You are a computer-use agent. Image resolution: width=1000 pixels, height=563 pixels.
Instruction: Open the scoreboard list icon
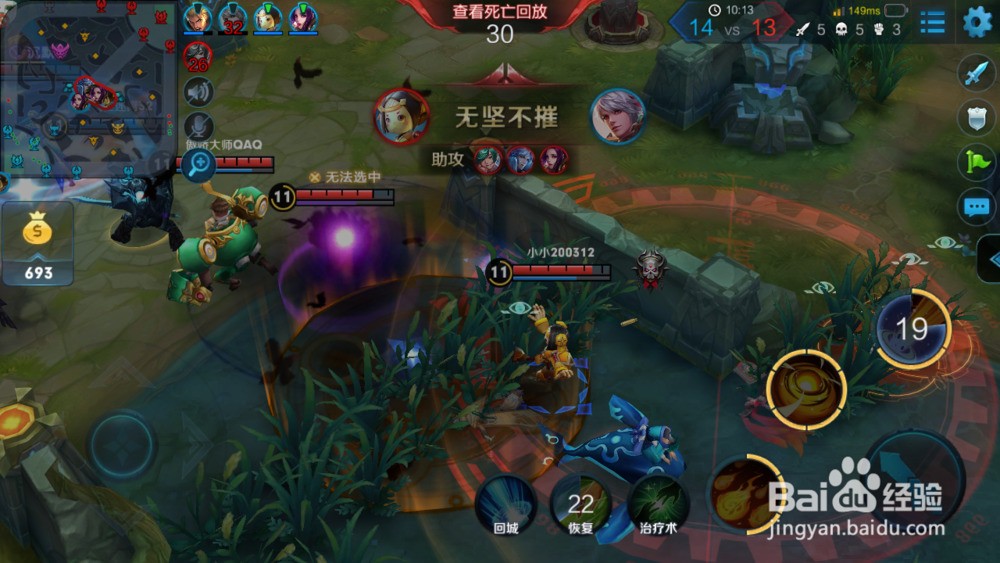[x=933, y=22]
